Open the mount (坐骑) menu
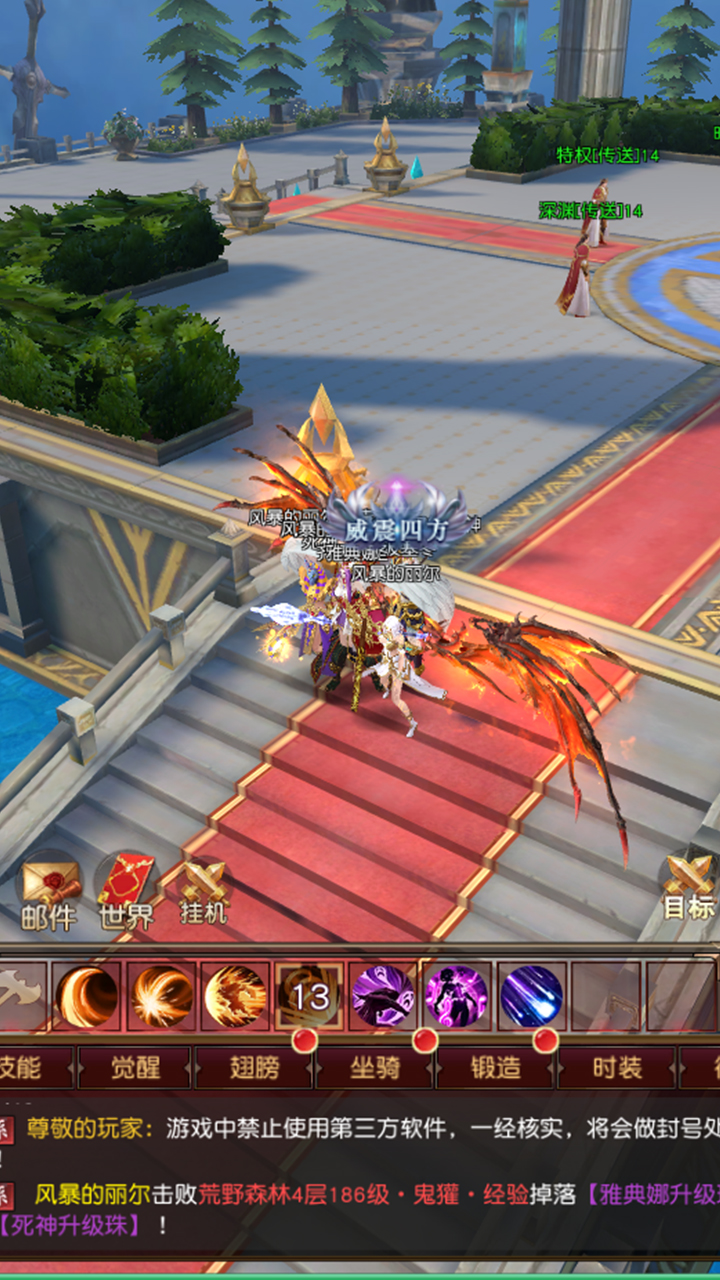Viewport: 720px width, 1280px height. point(375,1067)
